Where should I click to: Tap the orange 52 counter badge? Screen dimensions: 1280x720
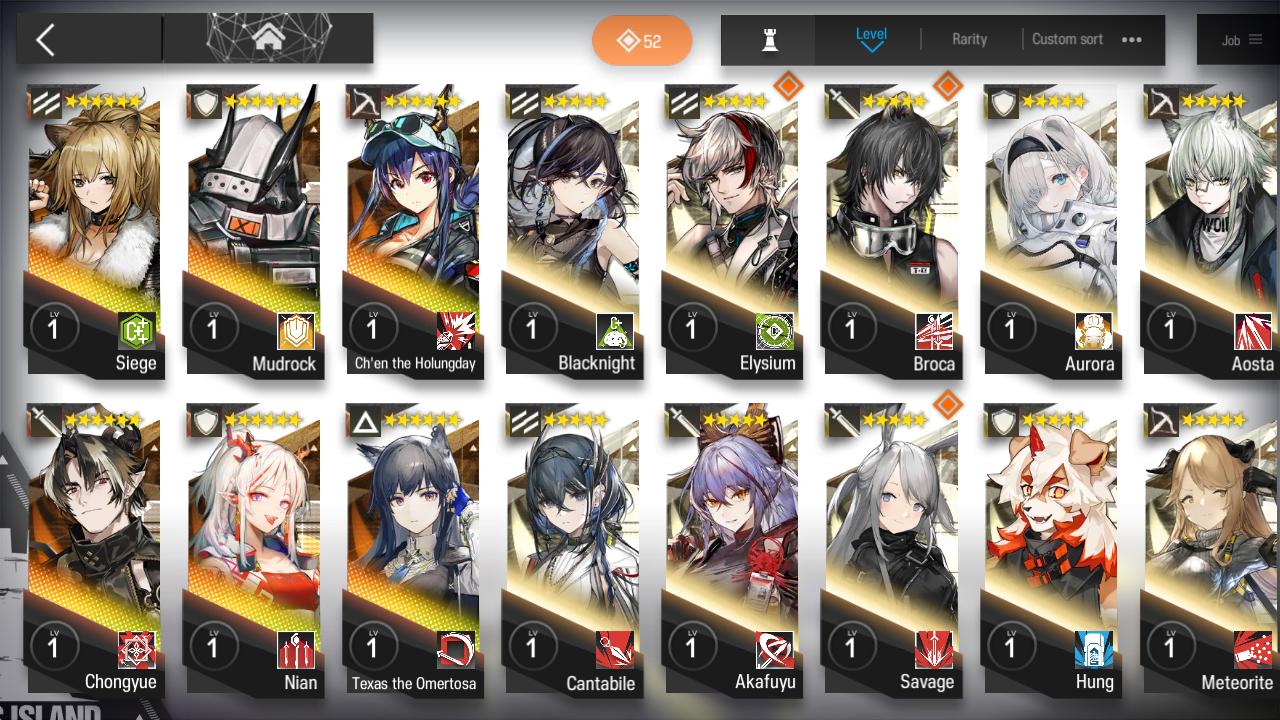641,41
